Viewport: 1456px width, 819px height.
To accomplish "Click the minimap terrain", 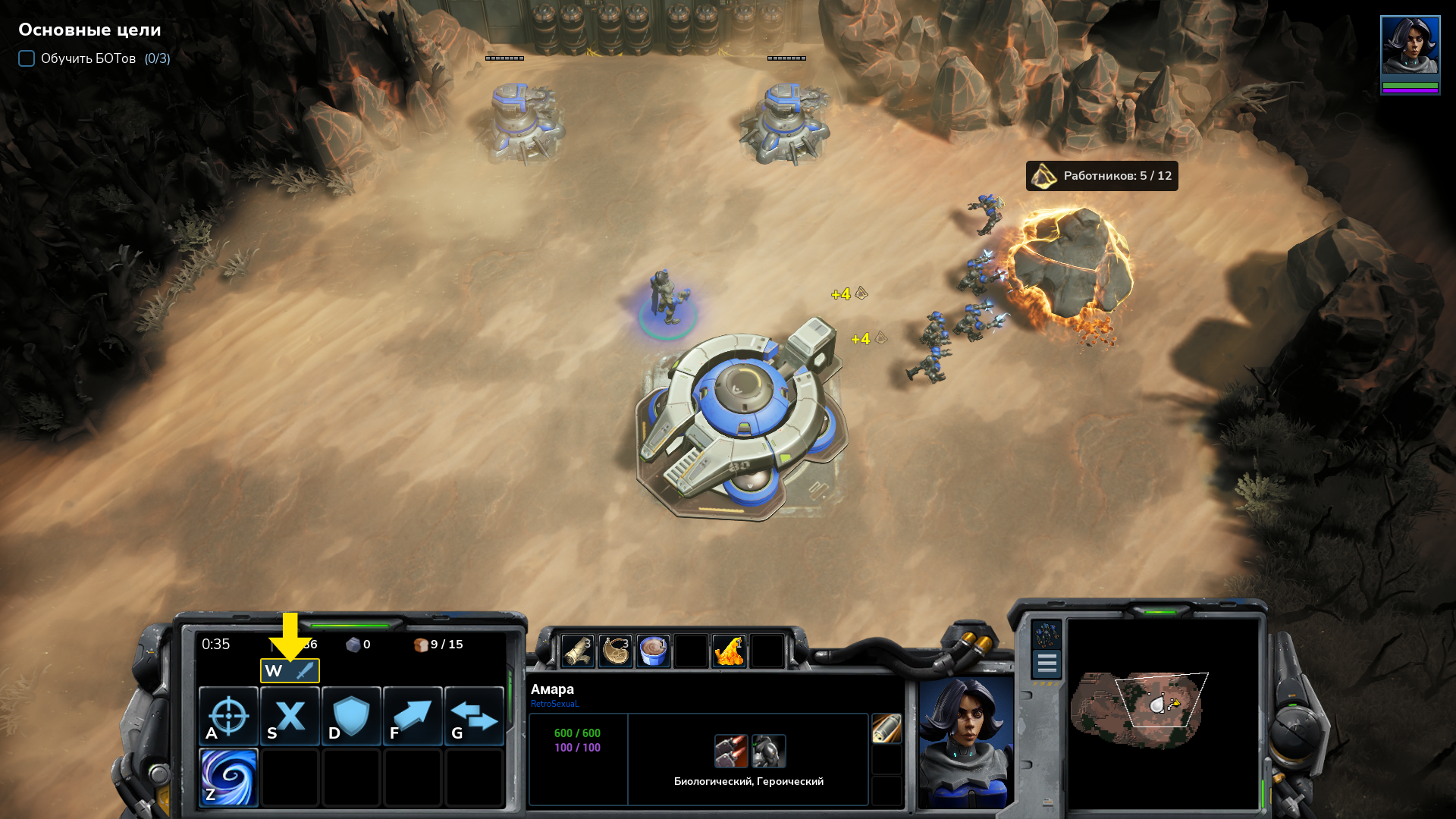I will pos(1137,709).
